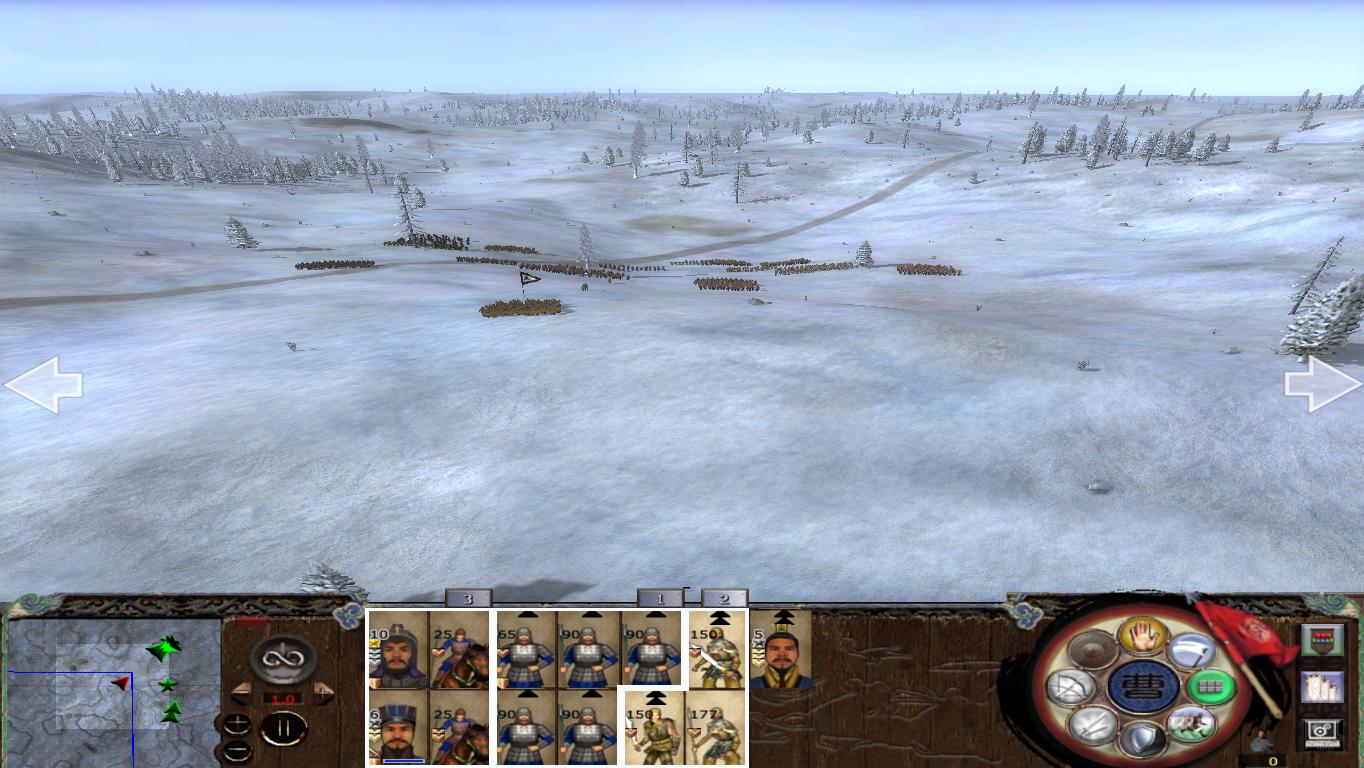Click the minimap zoom-in plus button

pyautogui.click(x=237, y=724)
